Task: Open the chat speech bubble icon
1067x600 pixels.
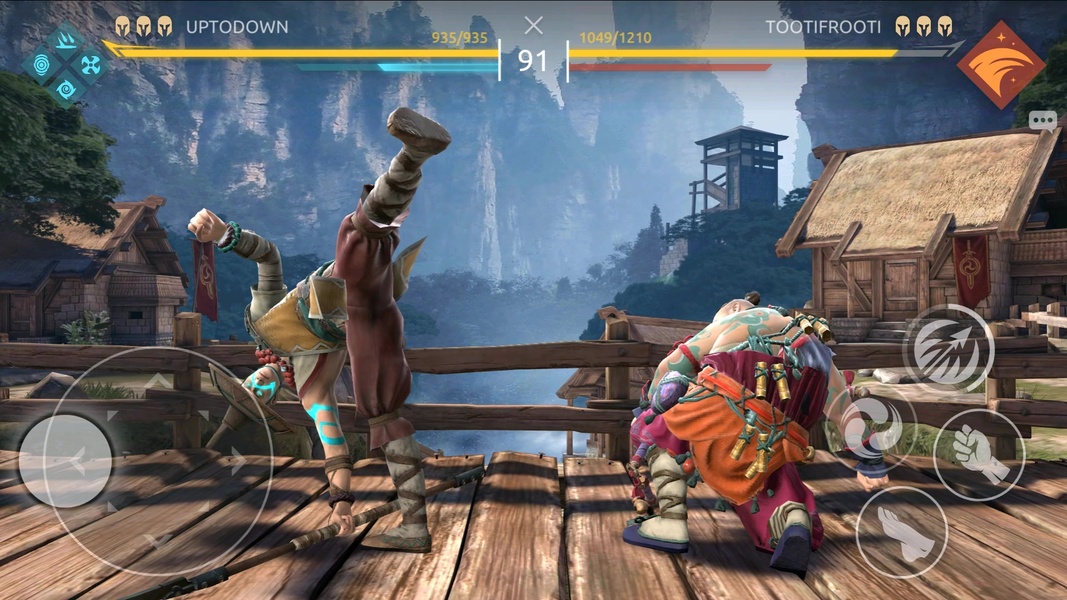Action: pyautogui.click(x=1043, y=120)
